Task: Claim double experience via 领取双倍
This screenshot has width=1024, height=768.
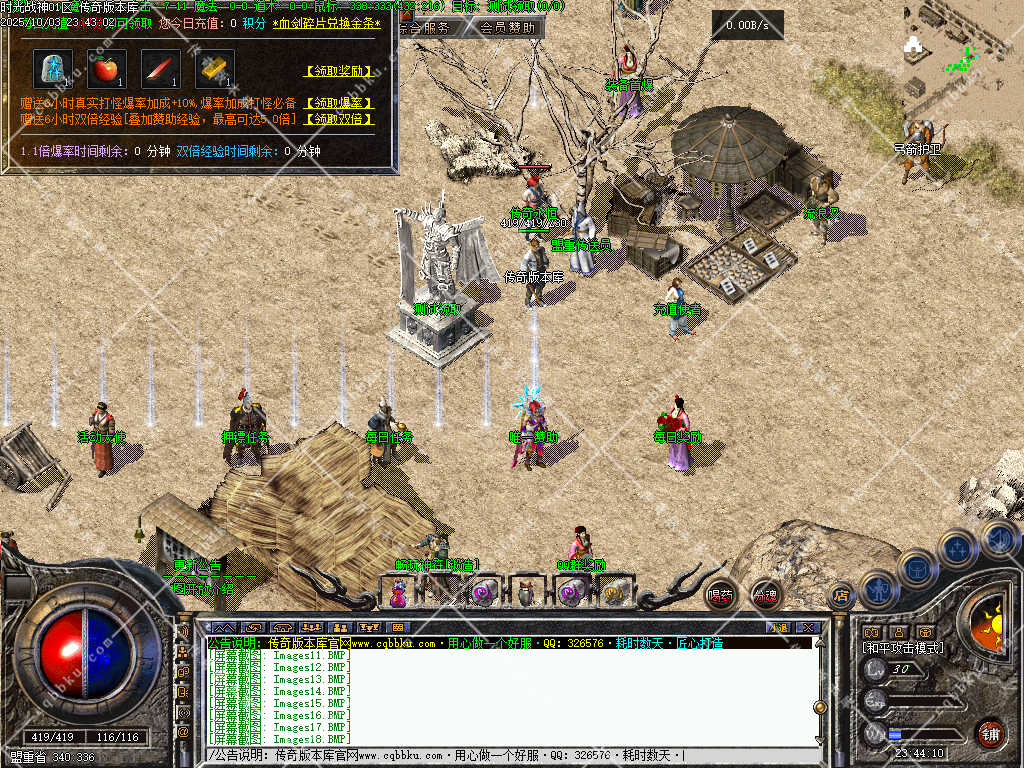Action: 339,119
